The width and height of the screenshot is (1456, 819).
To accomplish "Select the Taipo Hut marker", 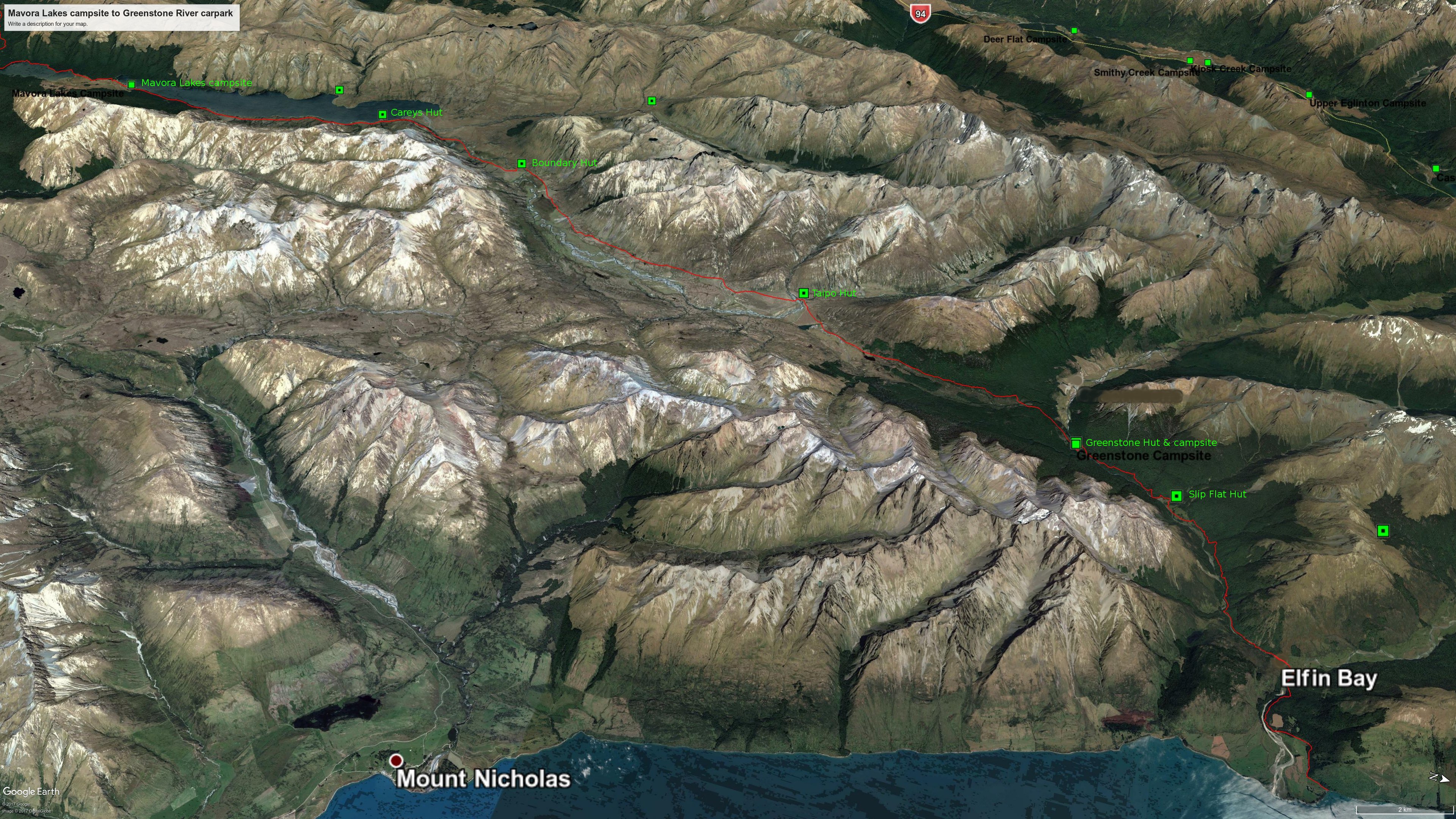I will pyautogui.click(x=803, y=293).
